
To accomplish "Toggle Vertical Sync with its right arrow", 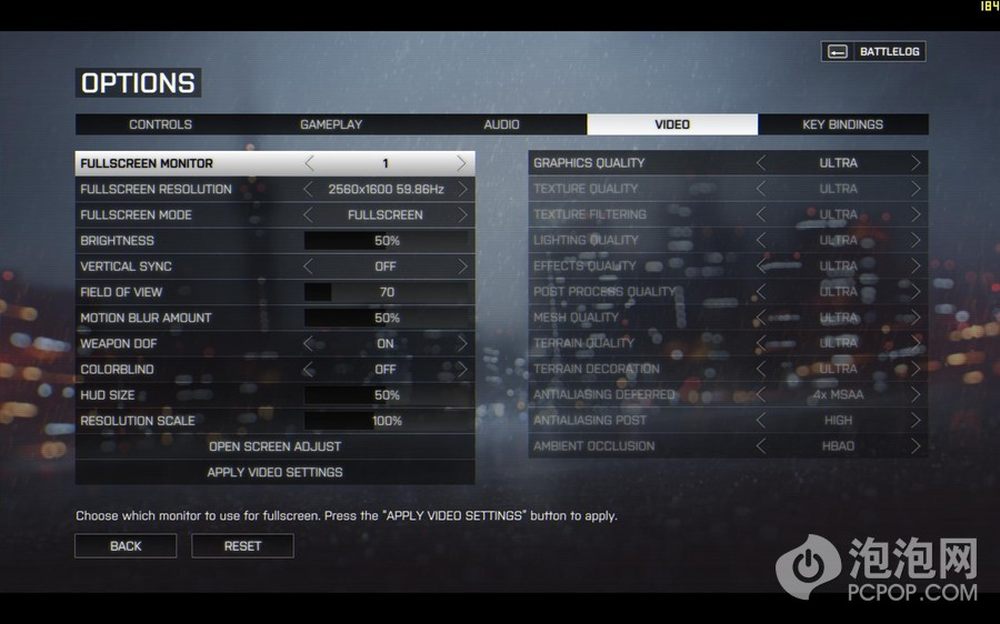I will pyautogui.click(x=462, y=267).
